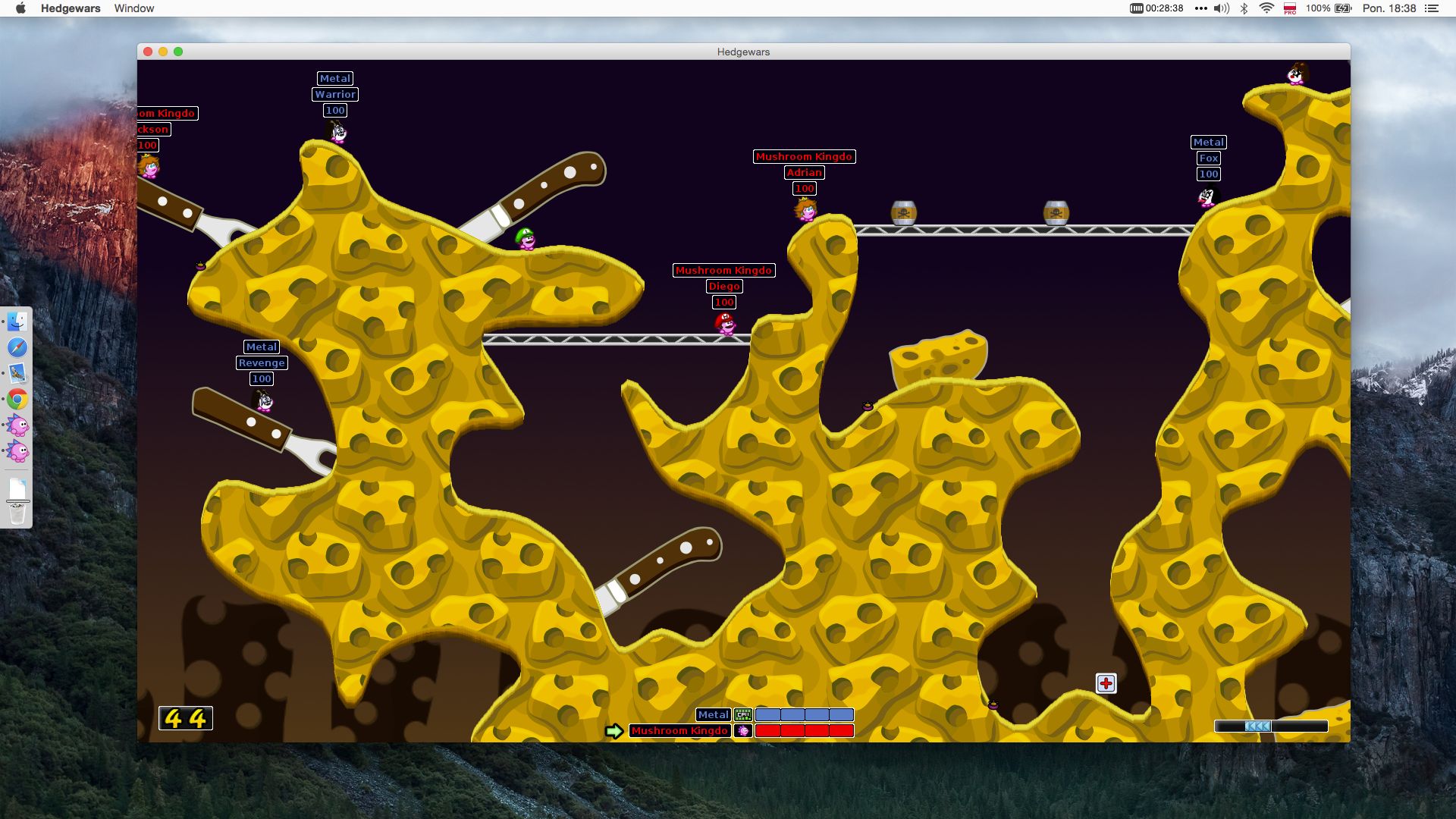Click the Wi-Fi icon in the menu bar
1456x819 pixels.
click(x=1266, y=8)
